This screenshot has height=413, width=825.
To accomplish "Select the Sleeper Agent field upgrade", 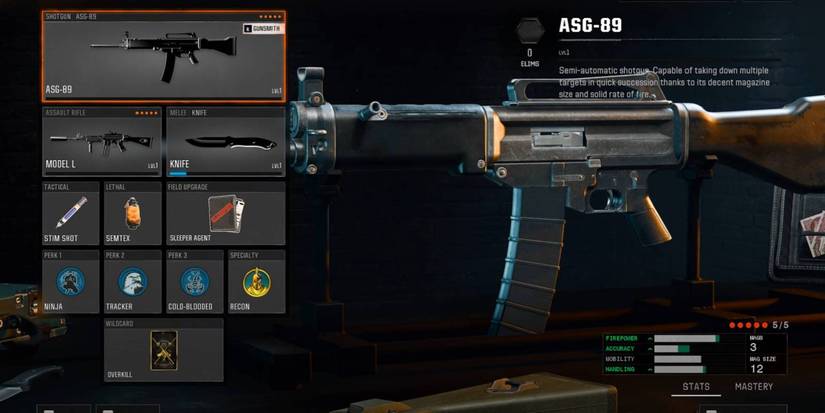I will tap(225, 214).
